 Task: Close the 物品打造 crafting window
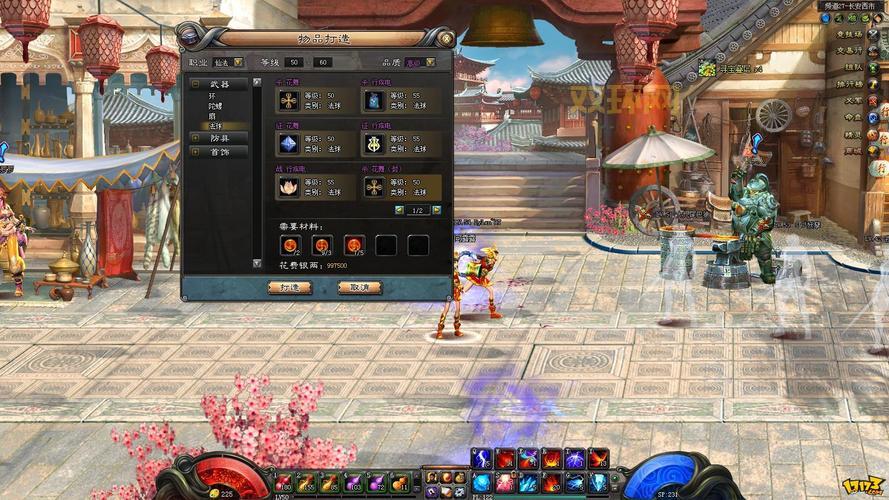pyautogui.click(x=445, y=38)
